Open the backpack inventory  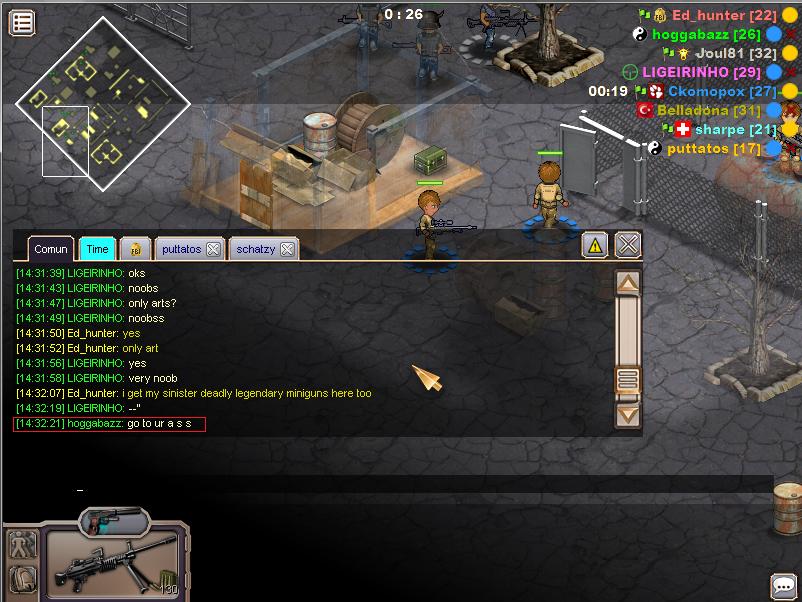tap(22, 579)
